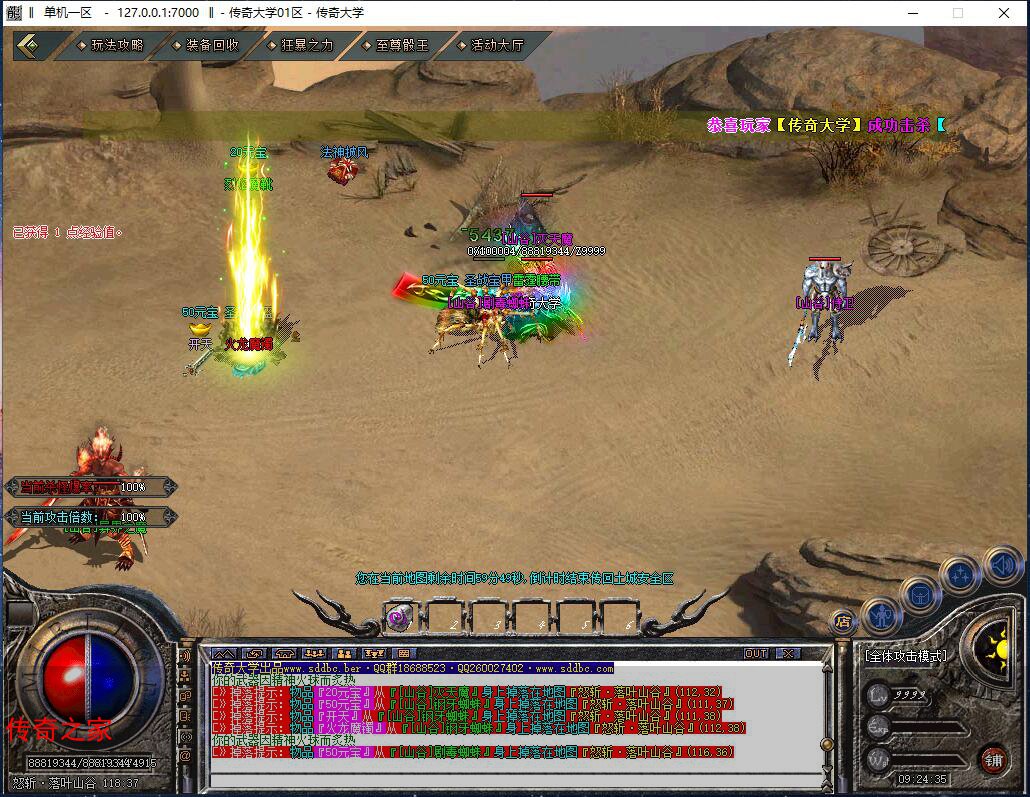Open the 至尊骰王 dice menu

[x=400, y=45]
